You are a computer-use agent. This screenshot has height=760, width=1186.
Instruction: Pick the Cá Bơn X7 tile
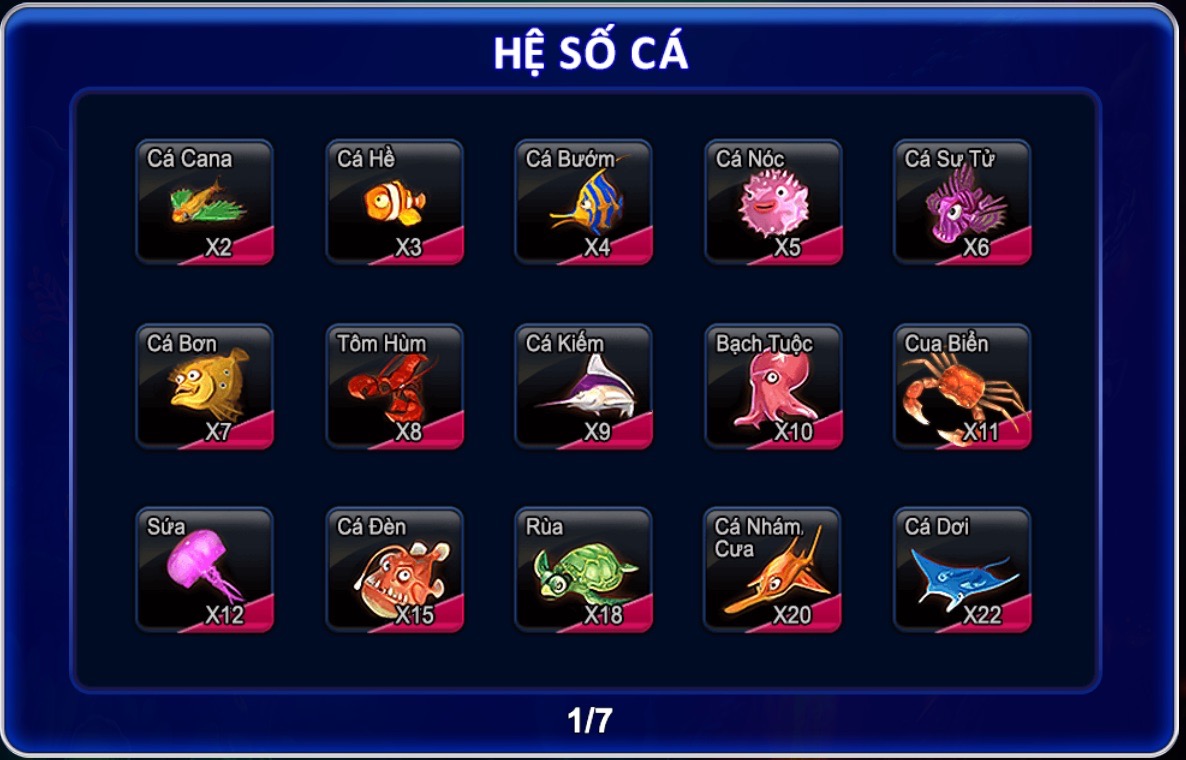coord(204,386)
